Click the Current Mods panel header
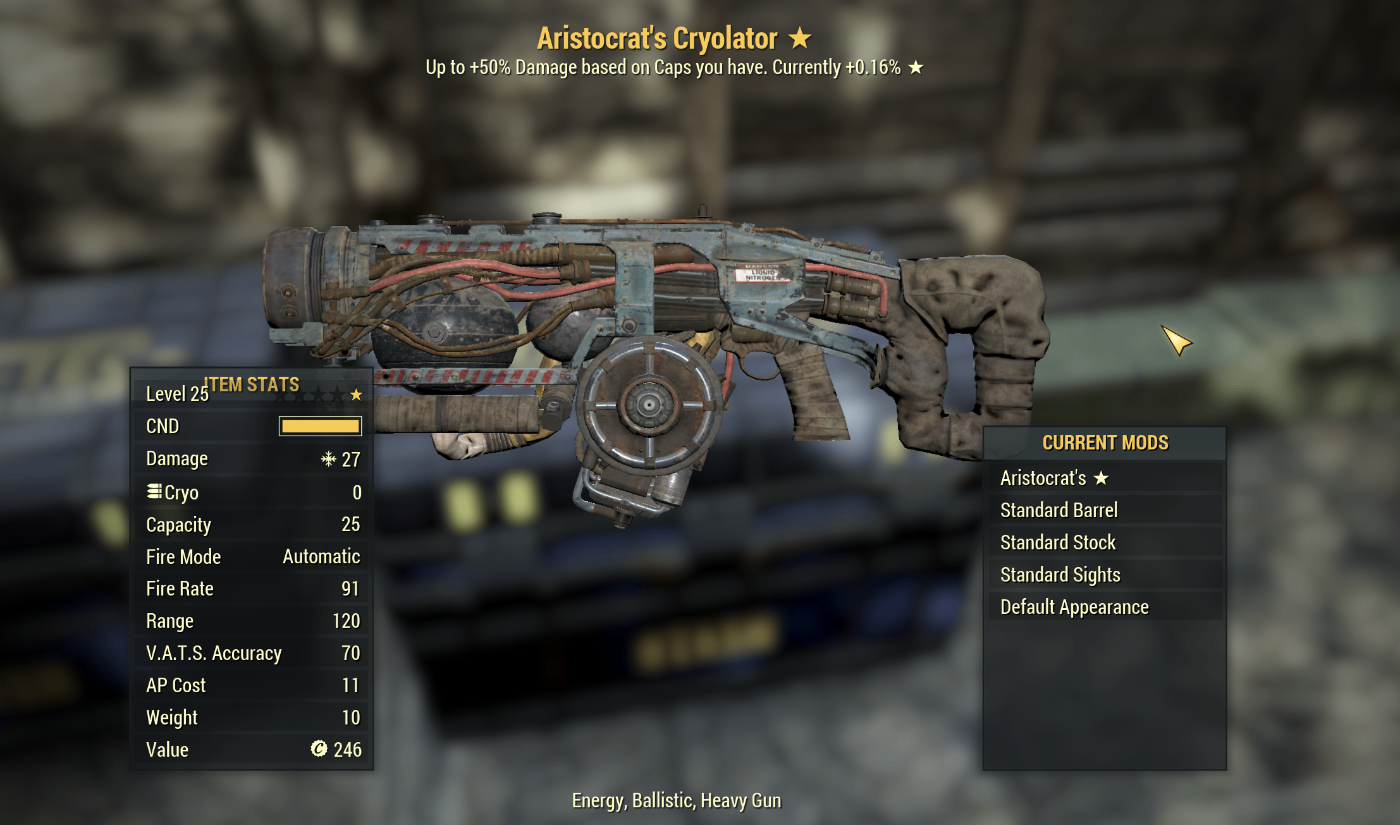Screen dimensions: 1400x825 coord(1106,442)
